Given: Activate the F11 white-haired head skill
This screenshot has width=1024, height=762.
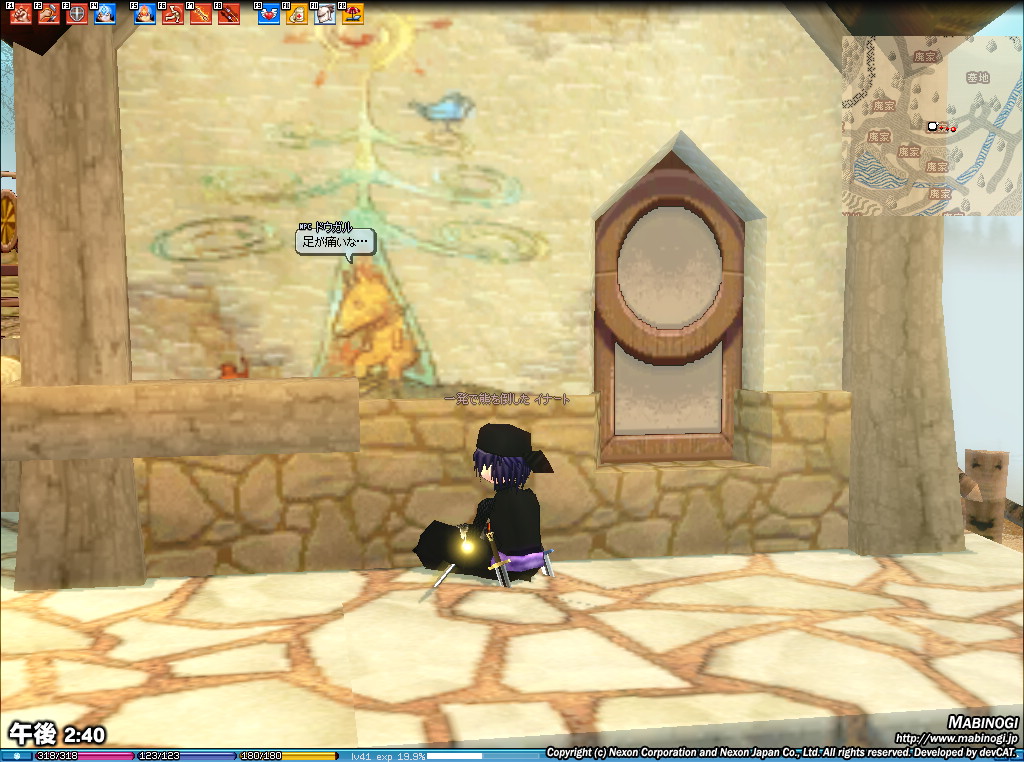Looking at the screenshot, I should coord(325,14).
